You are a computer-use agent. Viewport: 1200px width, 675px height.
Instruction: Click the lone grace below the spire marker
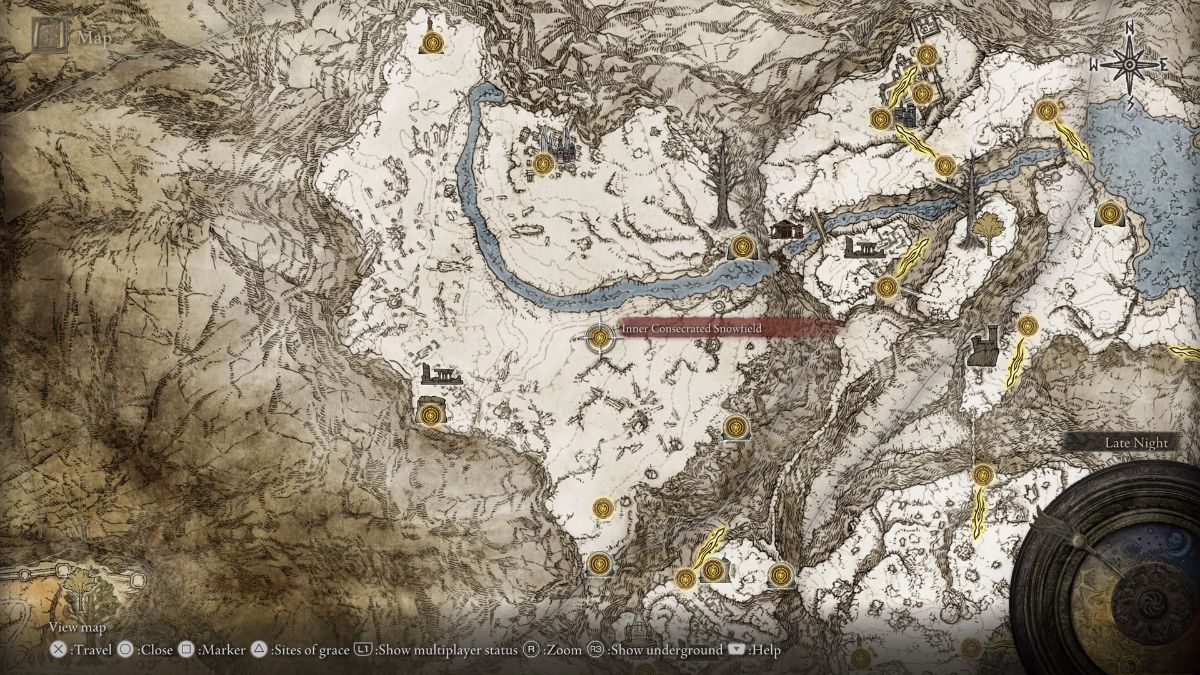432,42
